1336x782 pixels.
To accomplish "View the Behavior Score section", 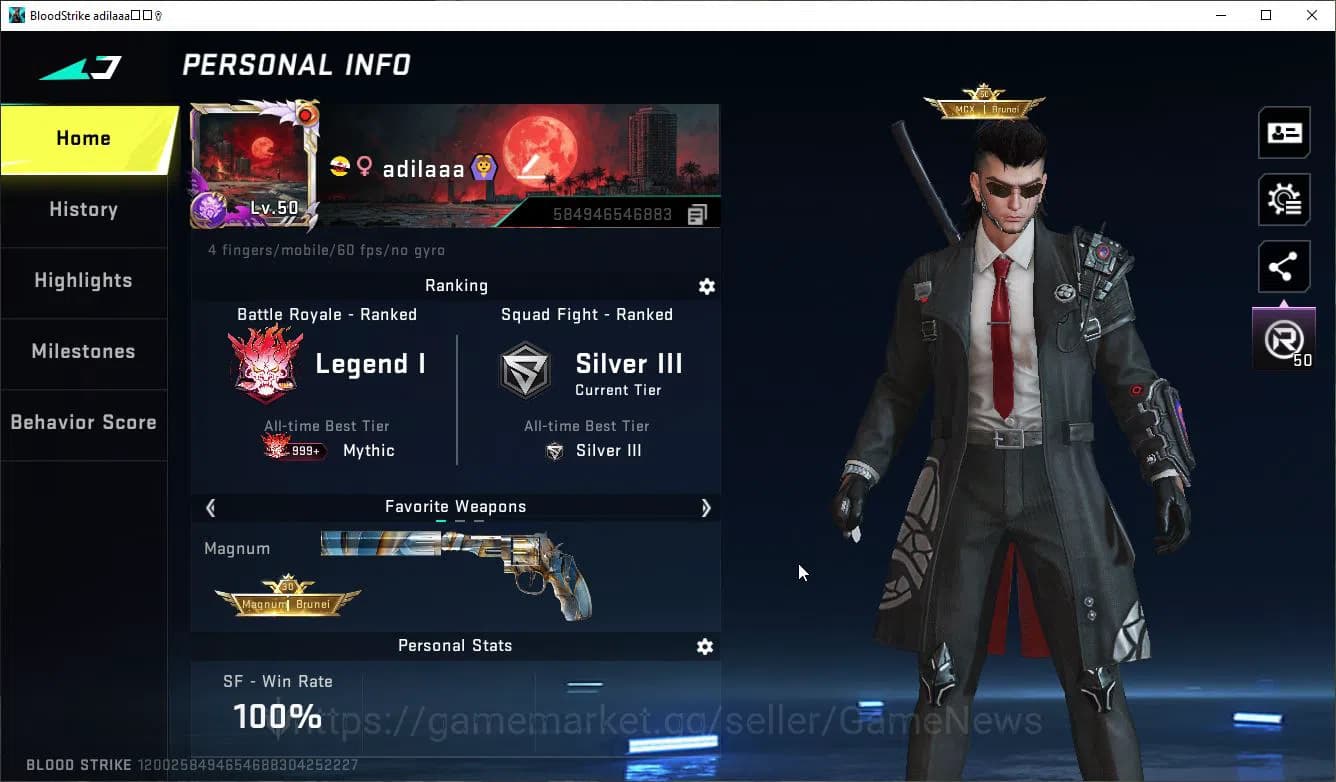I will [83, 422].
